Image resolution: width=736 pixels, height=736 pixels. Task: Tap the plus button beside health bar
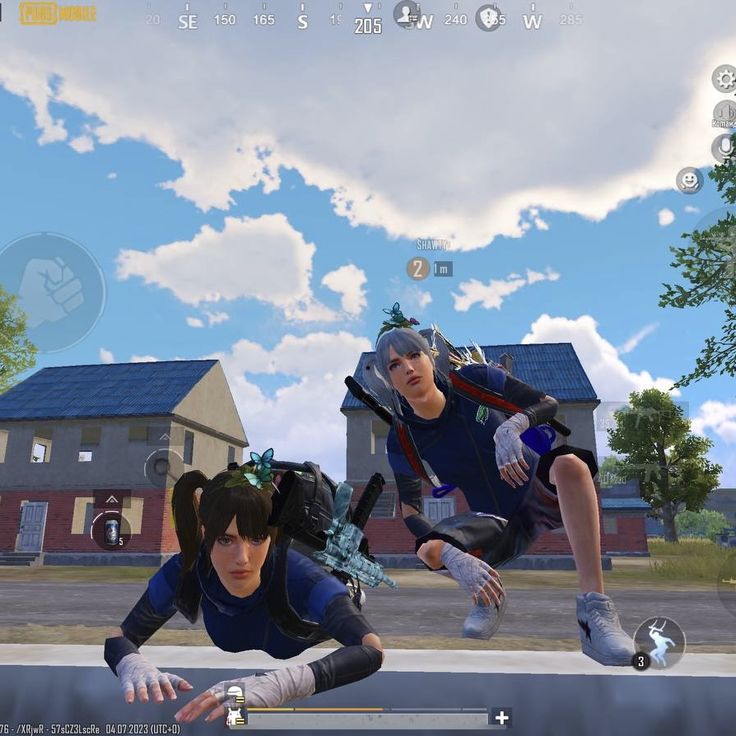click(x=501, y=717)
